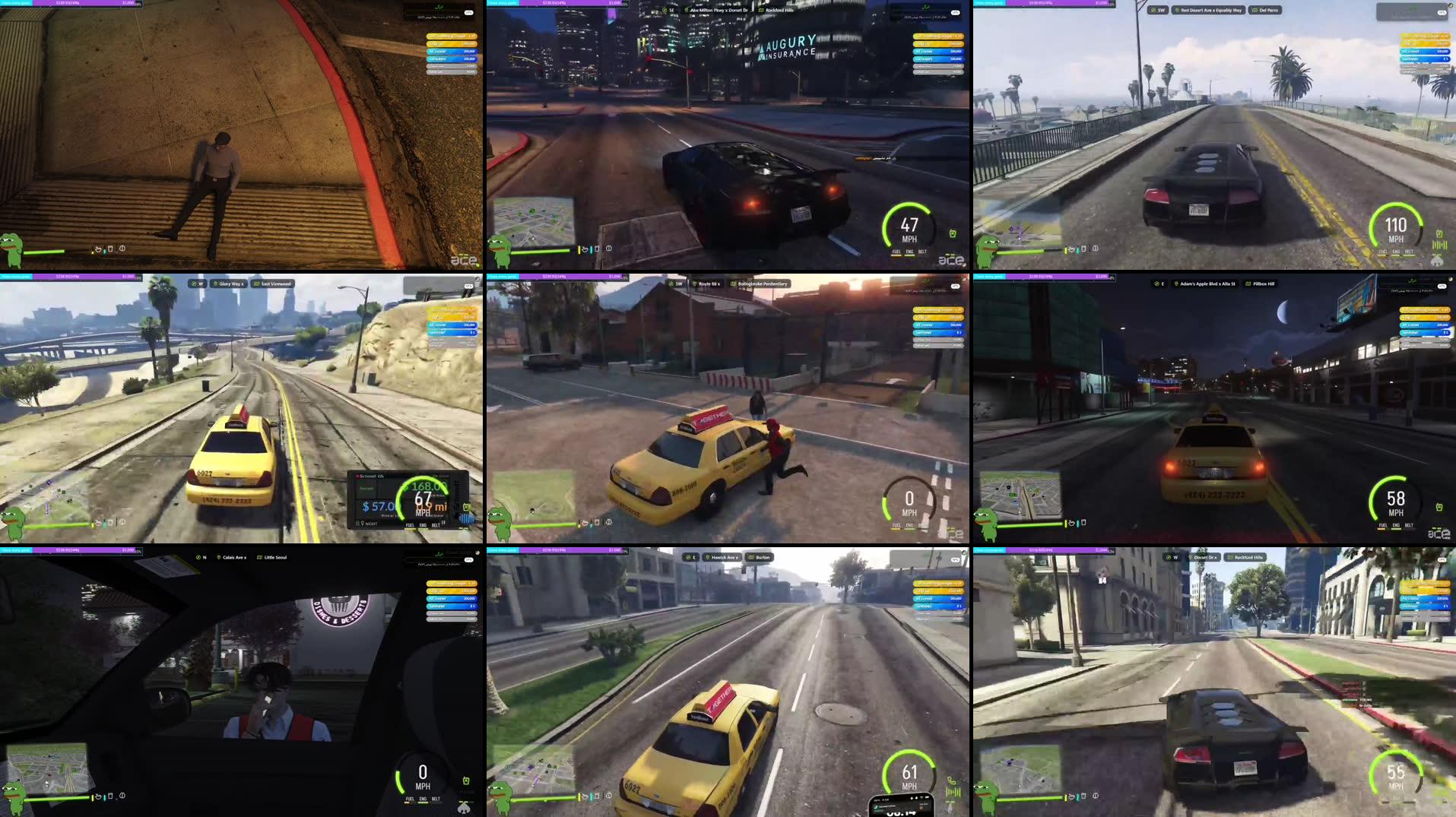Open the destination selector on the GPS display
This screenshot has width=1456, height=817.
[366, 488]
